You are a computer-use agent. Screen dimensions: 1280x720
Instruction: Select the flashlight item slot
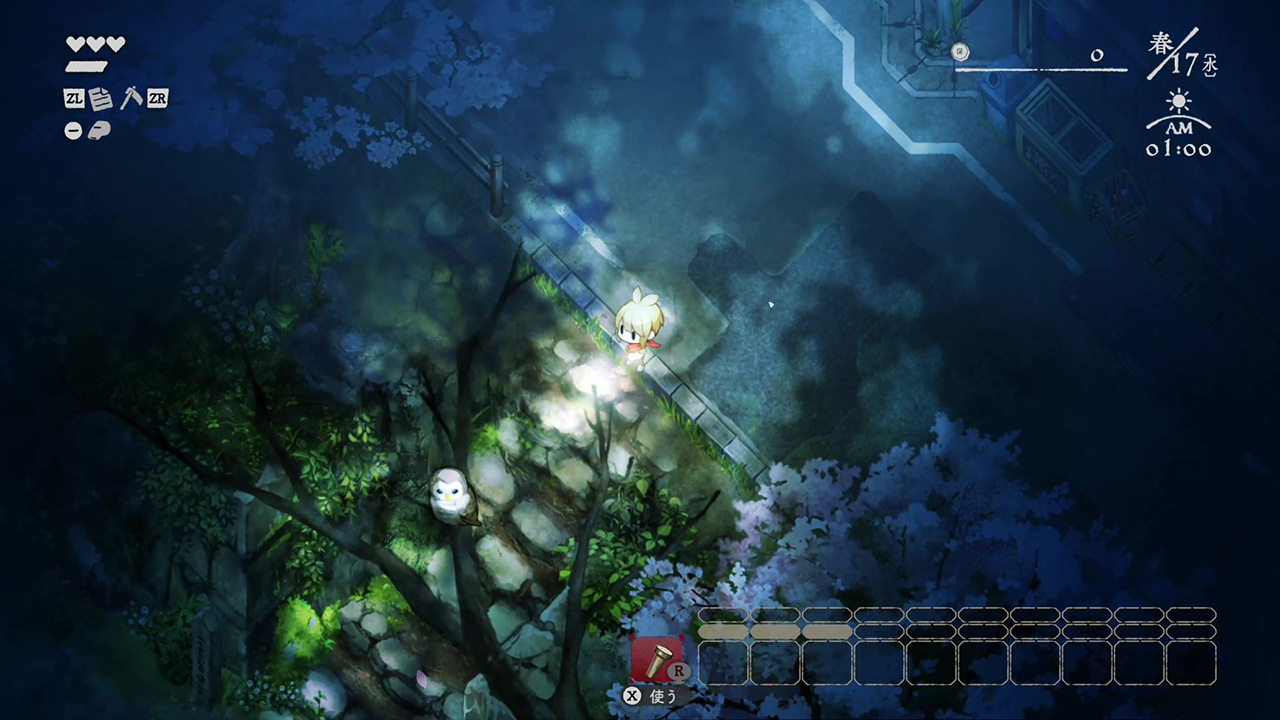coord(657,660)
